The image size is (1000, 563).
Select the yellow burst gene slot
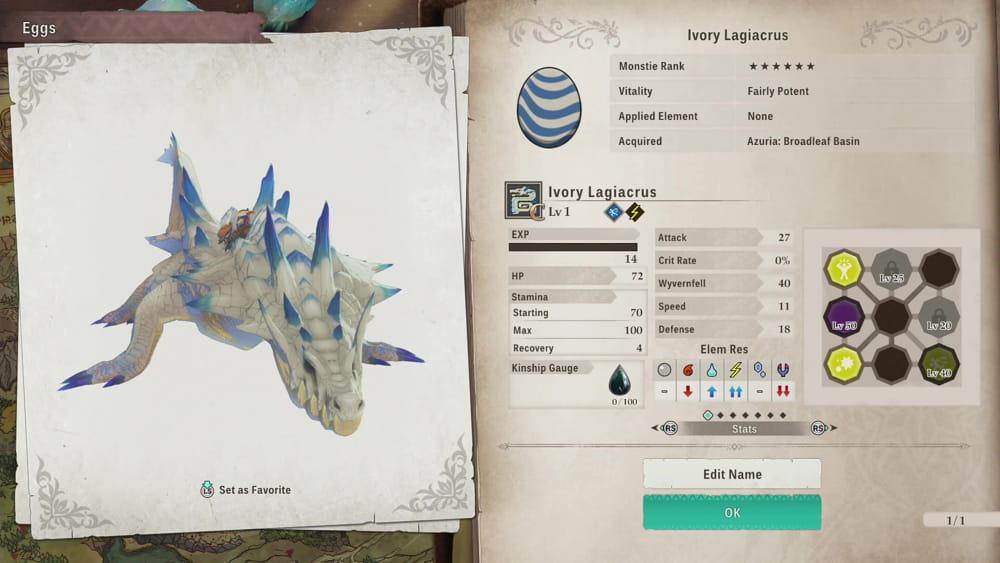(x=843, y=365)
